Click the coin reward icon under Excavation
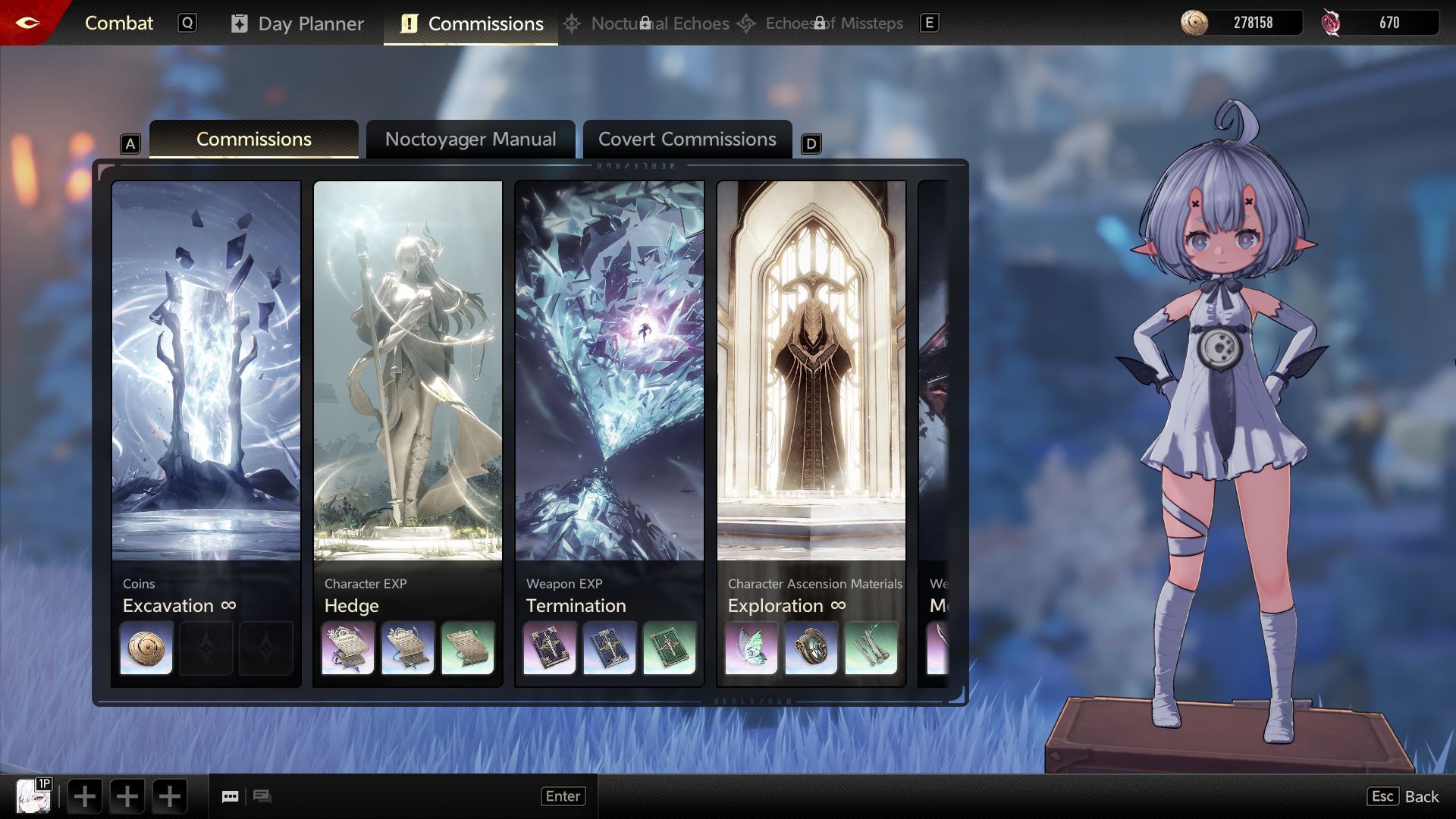This screenshot has width=1456, height=819. click(x=146, y=648)
